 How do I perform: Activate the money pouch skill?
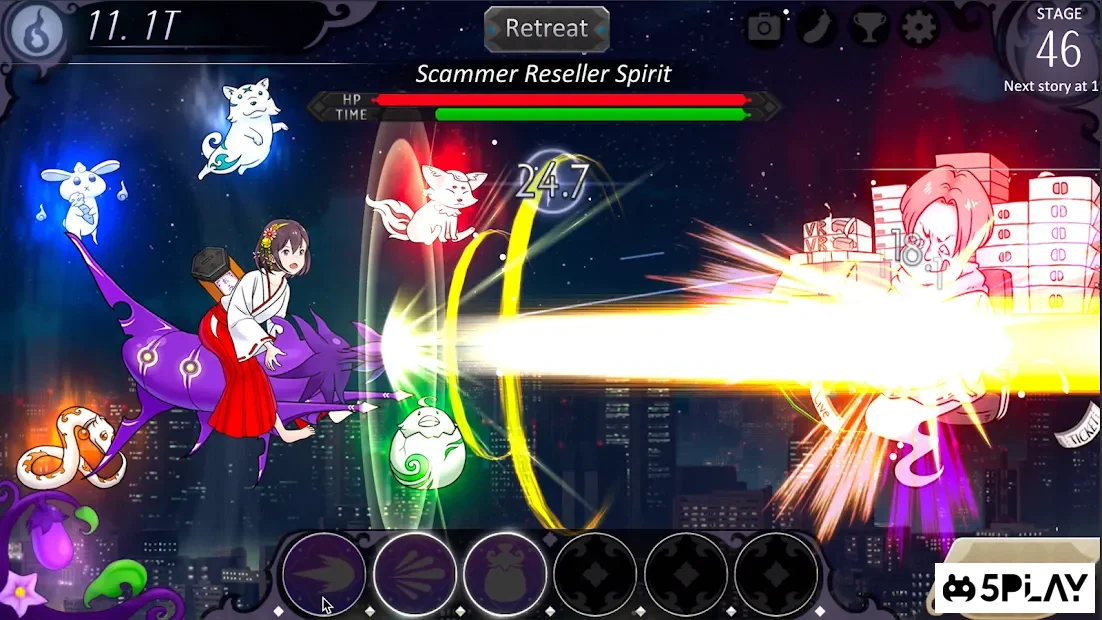pos(505,574)
